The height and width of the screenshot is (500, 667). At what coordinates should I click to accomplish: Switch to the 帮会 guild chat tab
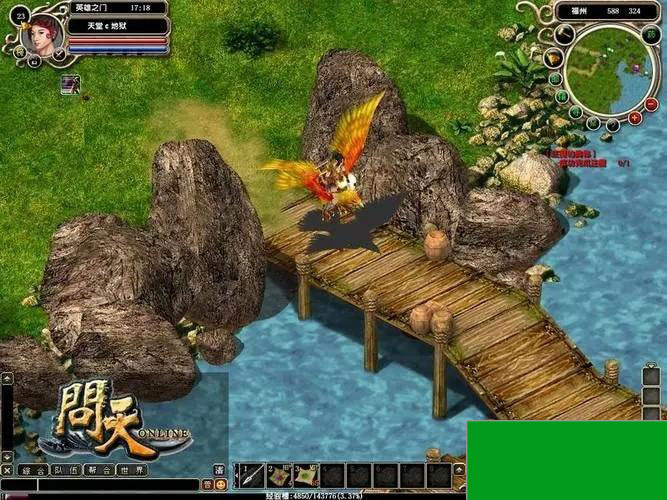98,470
